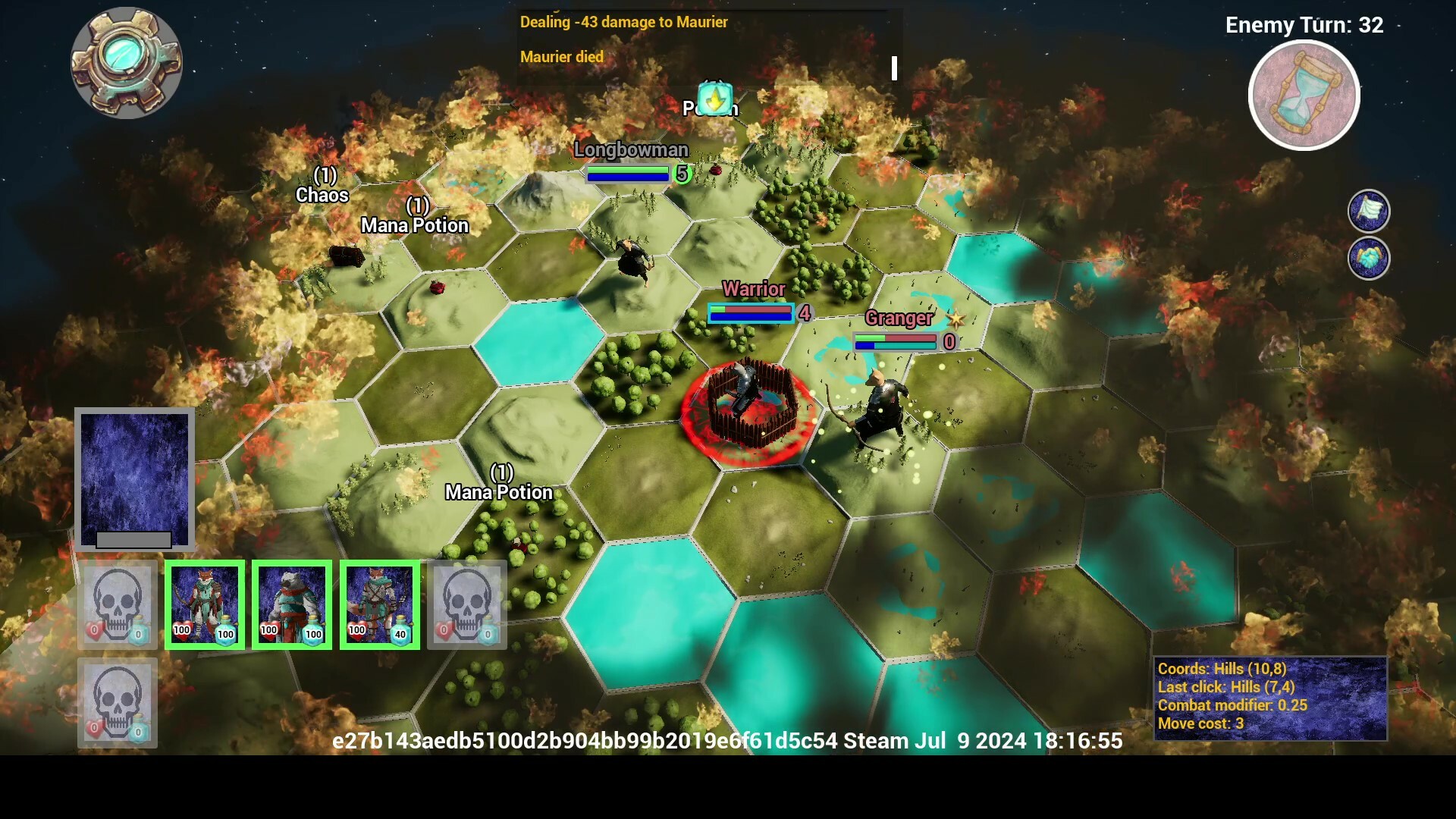The height and width of the screenshot is (819, 1456).
Task: Expand the blue unit info panel above the portraits
Action: 134,478
